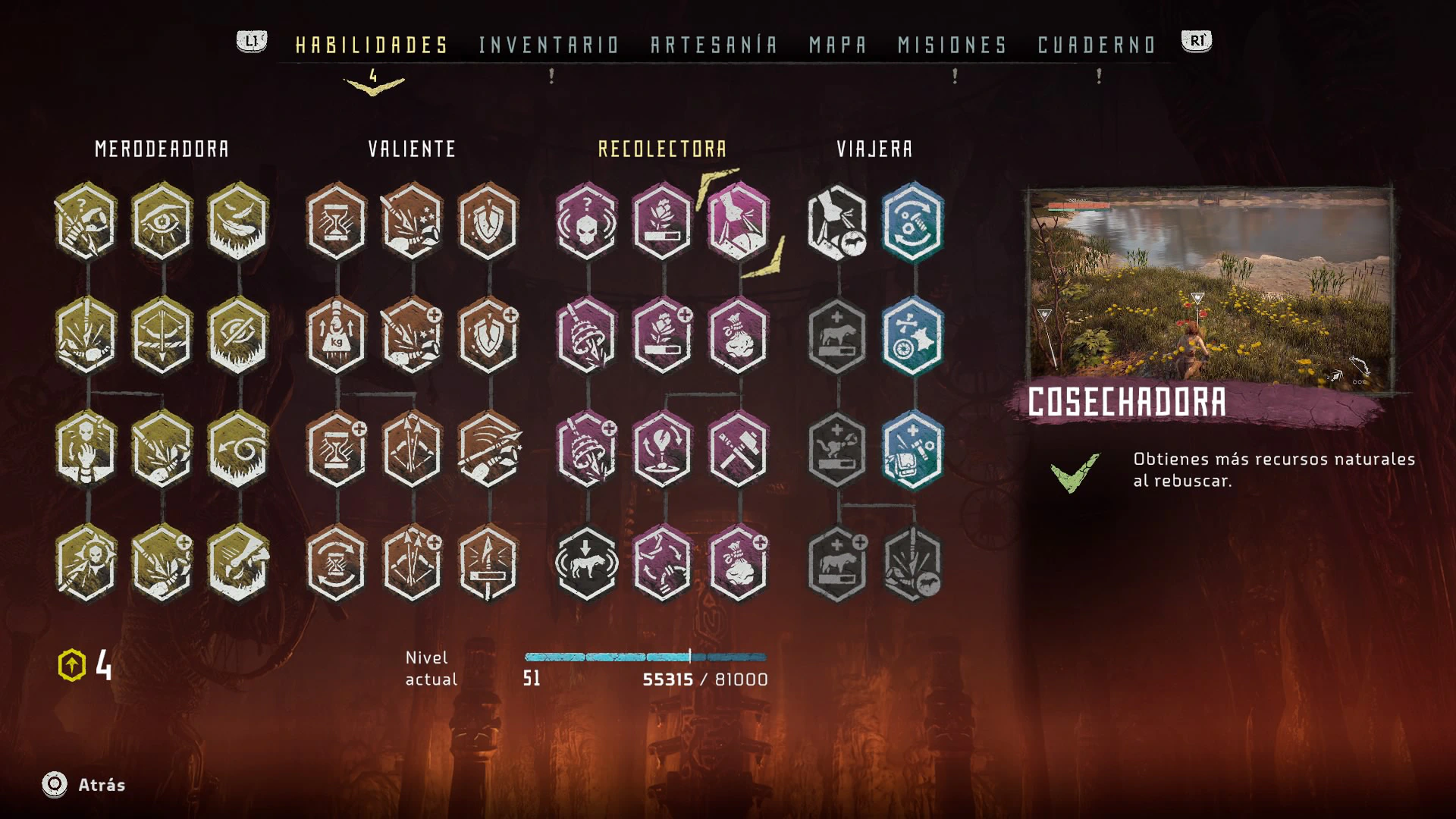Pick the blue recycle gears skill
The height and width of the screenshot is (819, 1456).
[913, 221]
